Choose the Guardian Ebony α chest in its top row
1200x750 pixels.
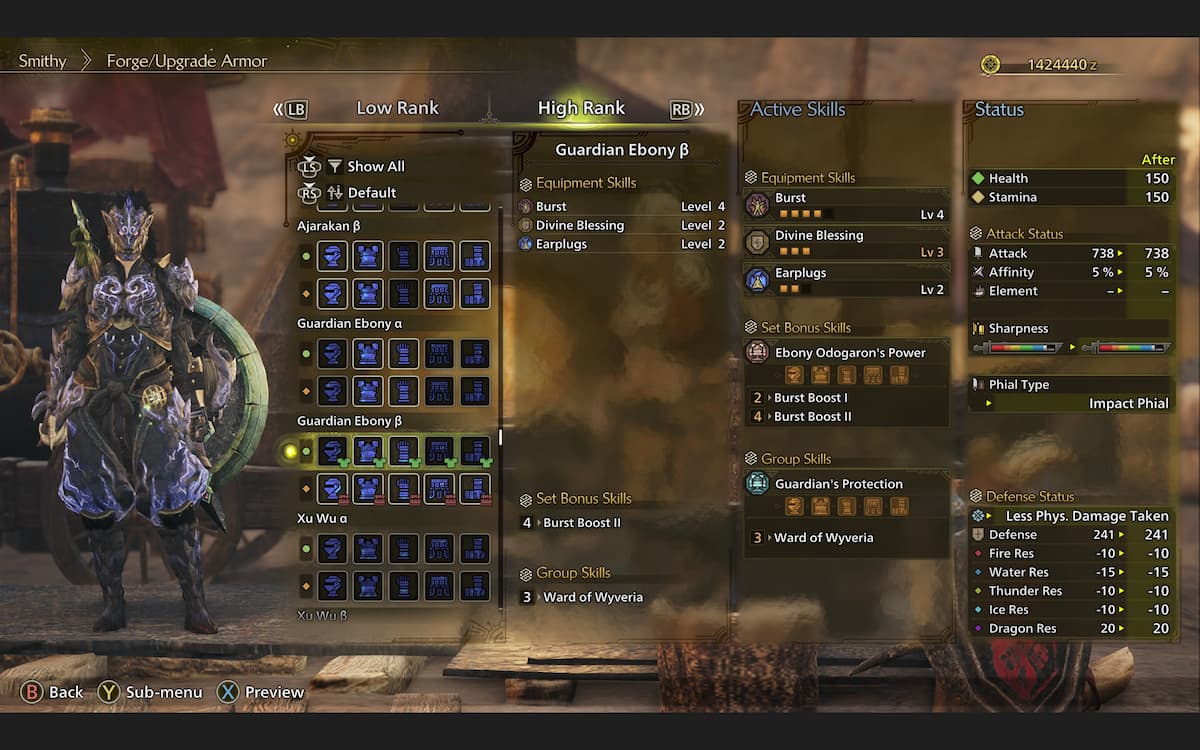368,354
